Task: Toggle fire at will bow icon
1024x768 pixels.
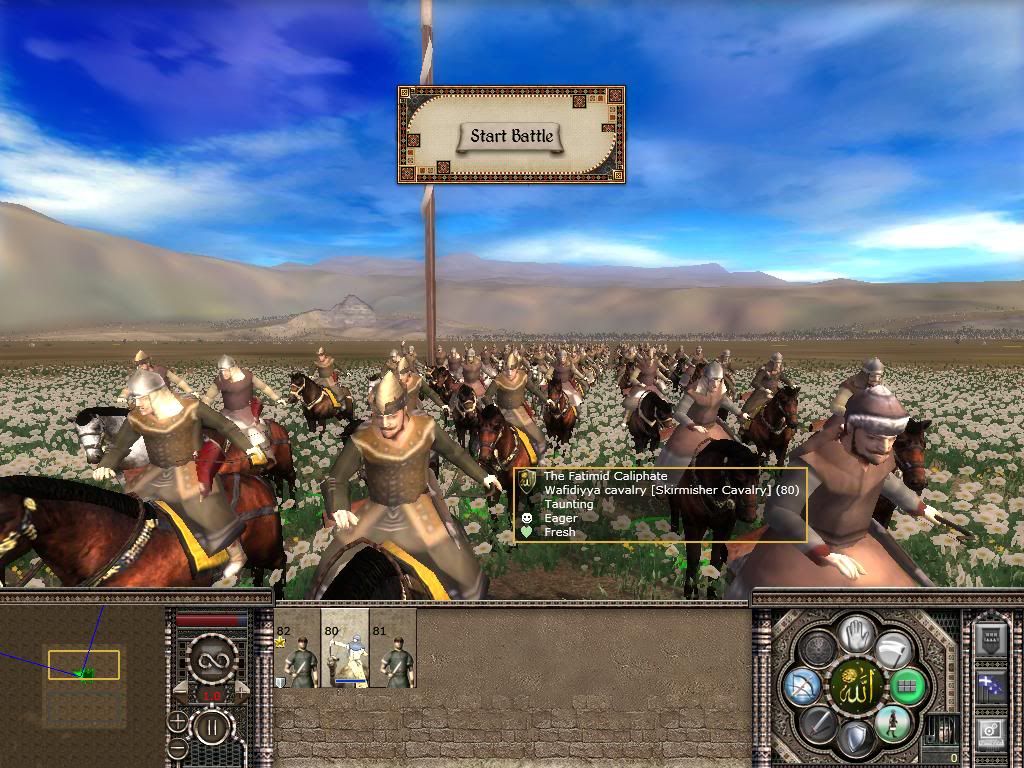Action: click(x=804, y=687)
